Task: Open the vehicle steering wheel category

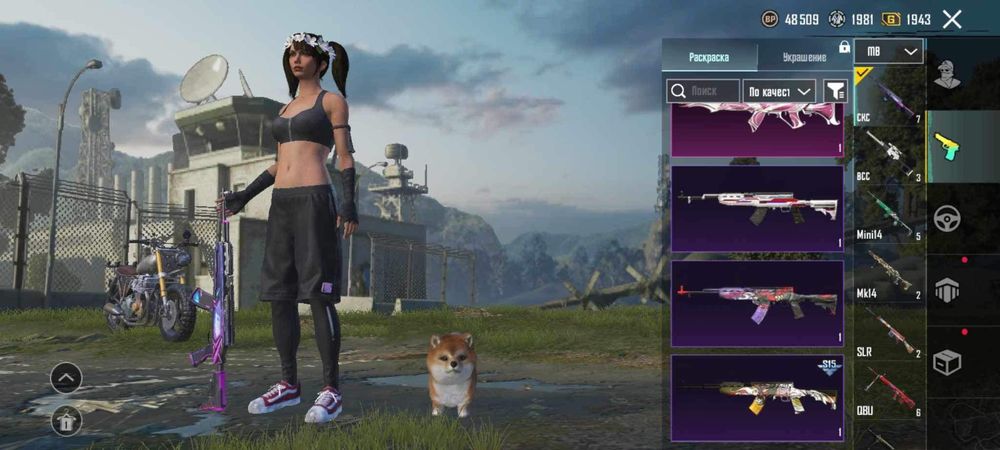Action: pos(947,218)
